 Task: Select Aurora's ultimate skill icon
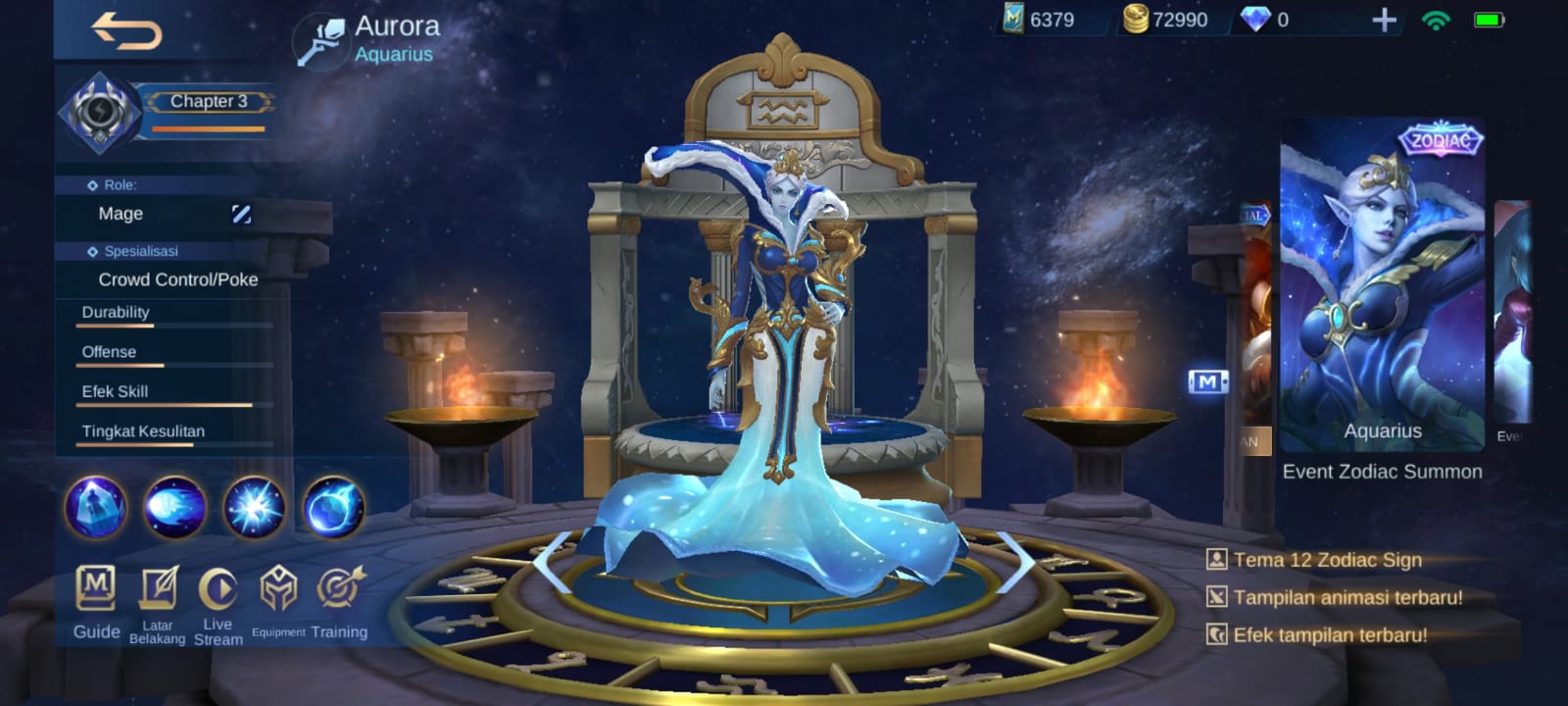[334, 508]
